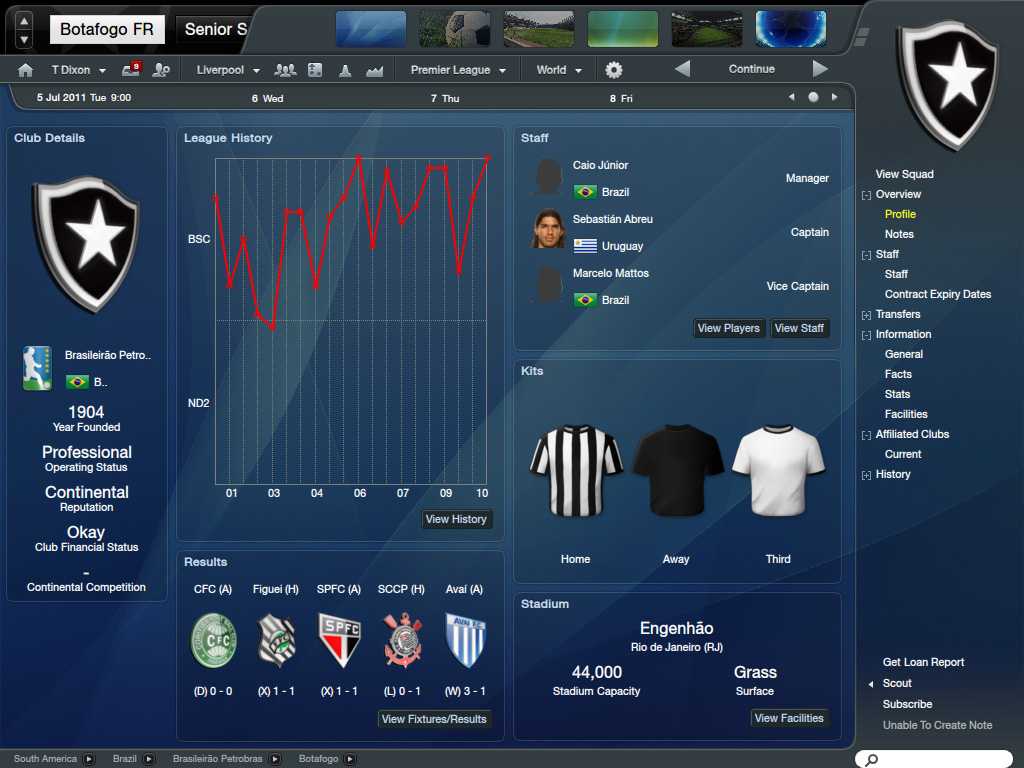The image size is (1024, 768).
Task: Open the Liverpool club dropdown
Action: pos(228,70)
